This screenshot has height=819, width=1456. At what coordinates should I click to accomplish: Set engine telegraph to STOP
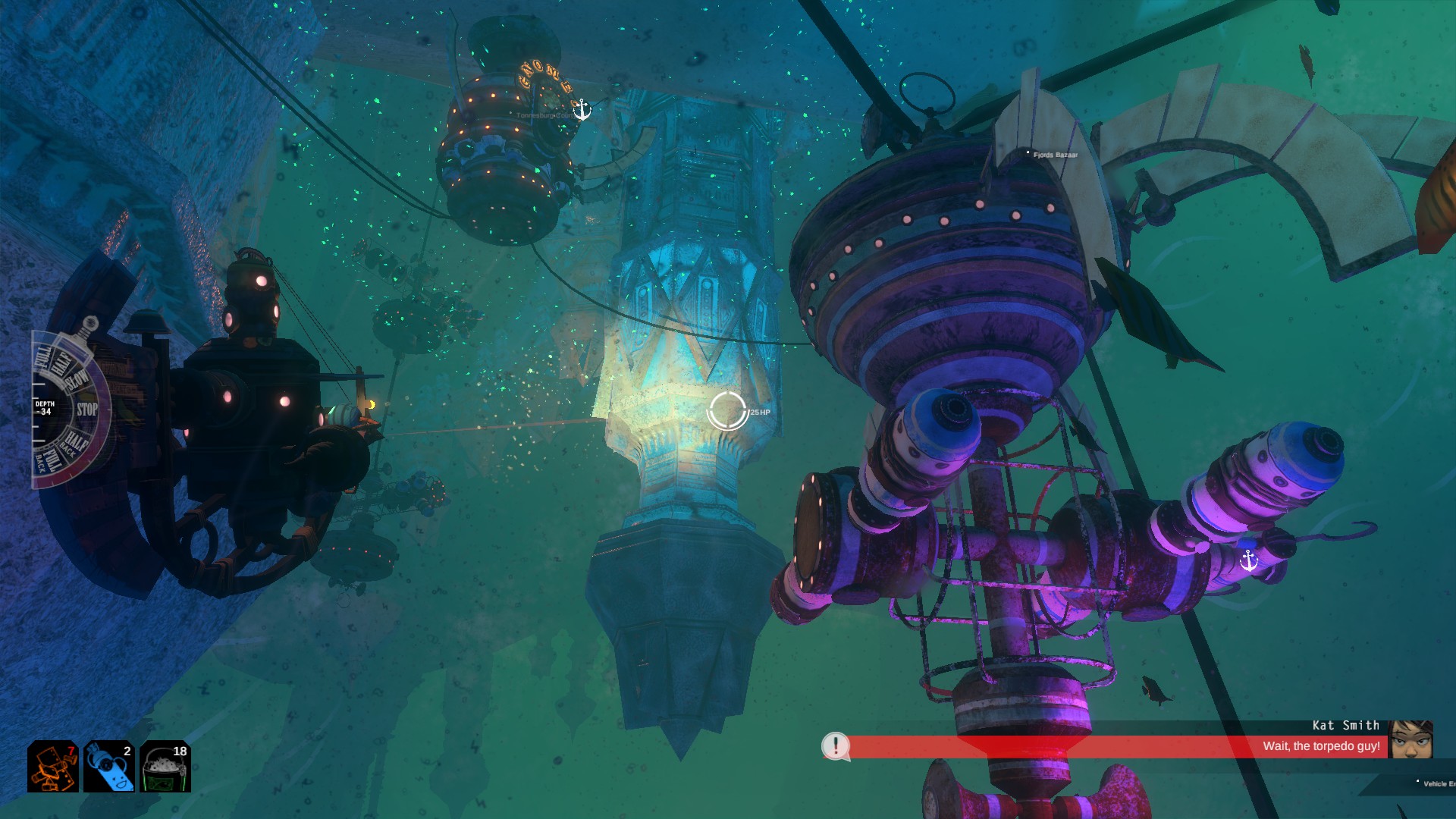[87, 408]
